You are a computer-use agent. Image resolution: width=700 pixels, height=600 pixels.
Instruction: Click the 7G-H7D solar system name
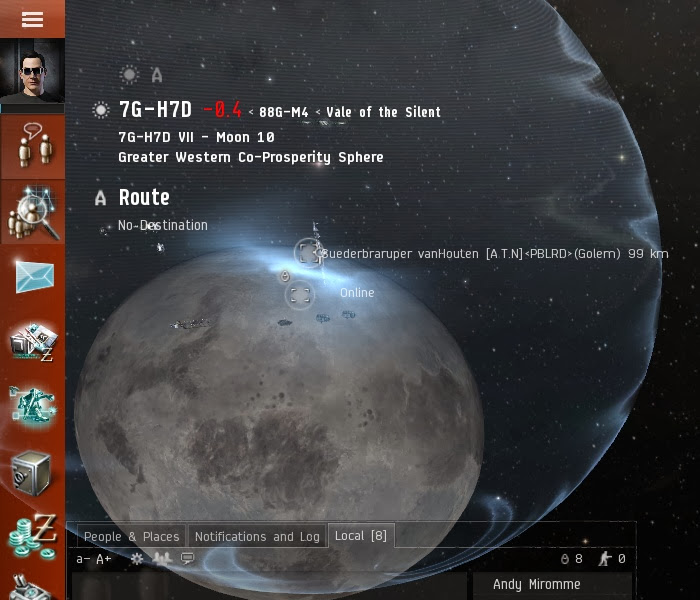155,111
